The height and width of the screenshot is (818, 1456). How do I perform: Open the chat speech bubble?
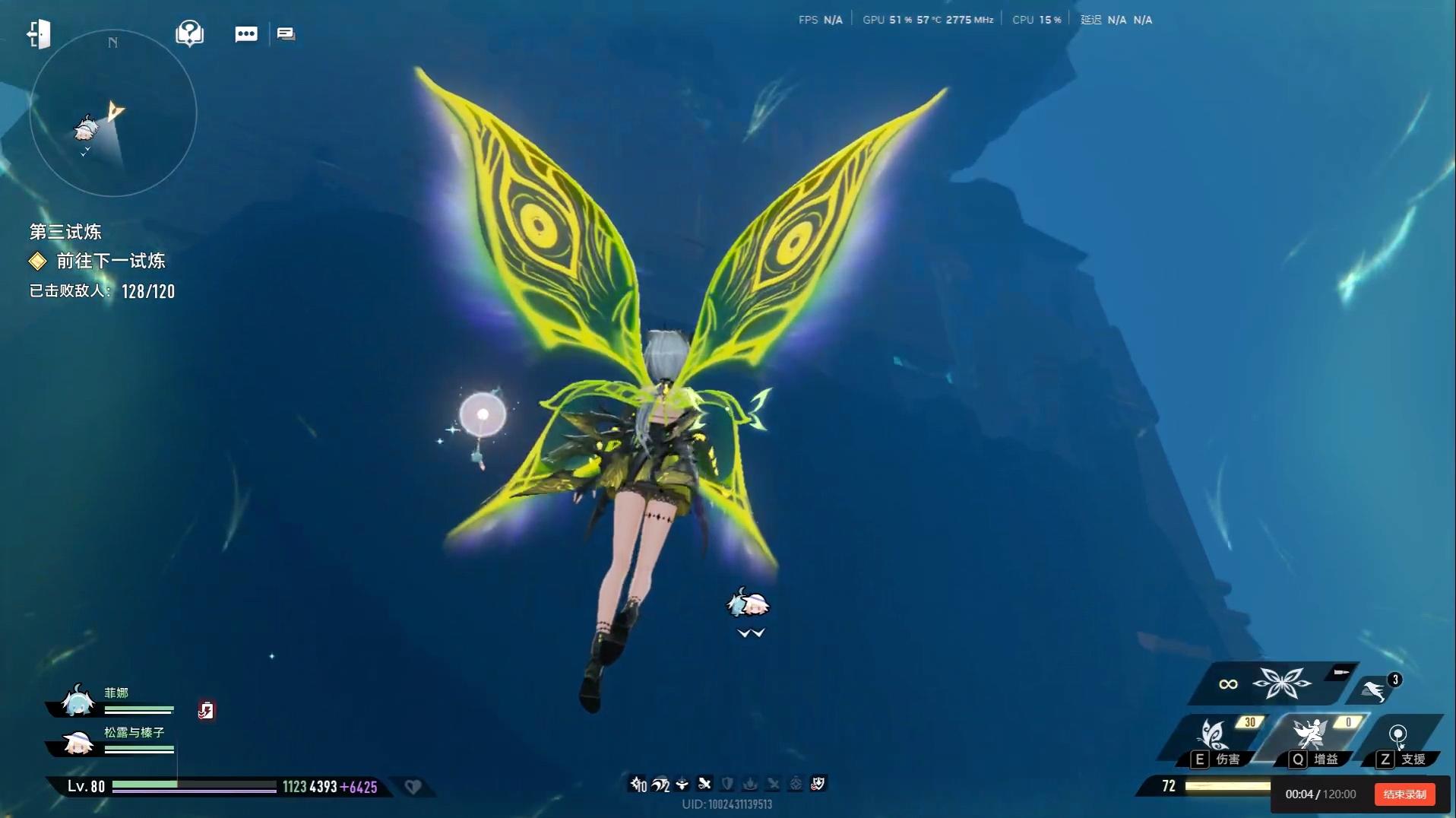tap(246, 34)
